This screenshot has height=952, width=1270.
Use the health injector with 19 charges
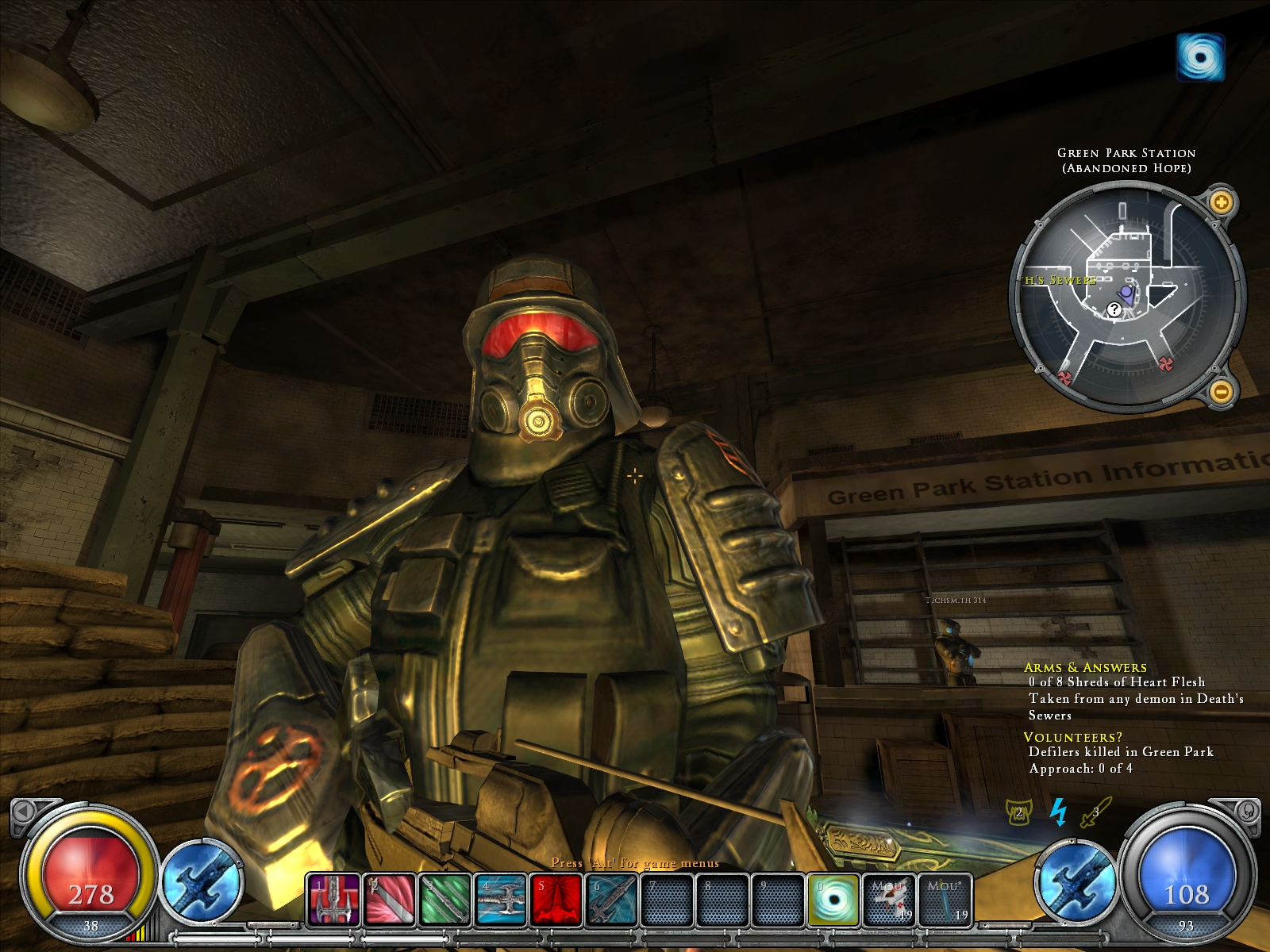[x=890, y=900]
